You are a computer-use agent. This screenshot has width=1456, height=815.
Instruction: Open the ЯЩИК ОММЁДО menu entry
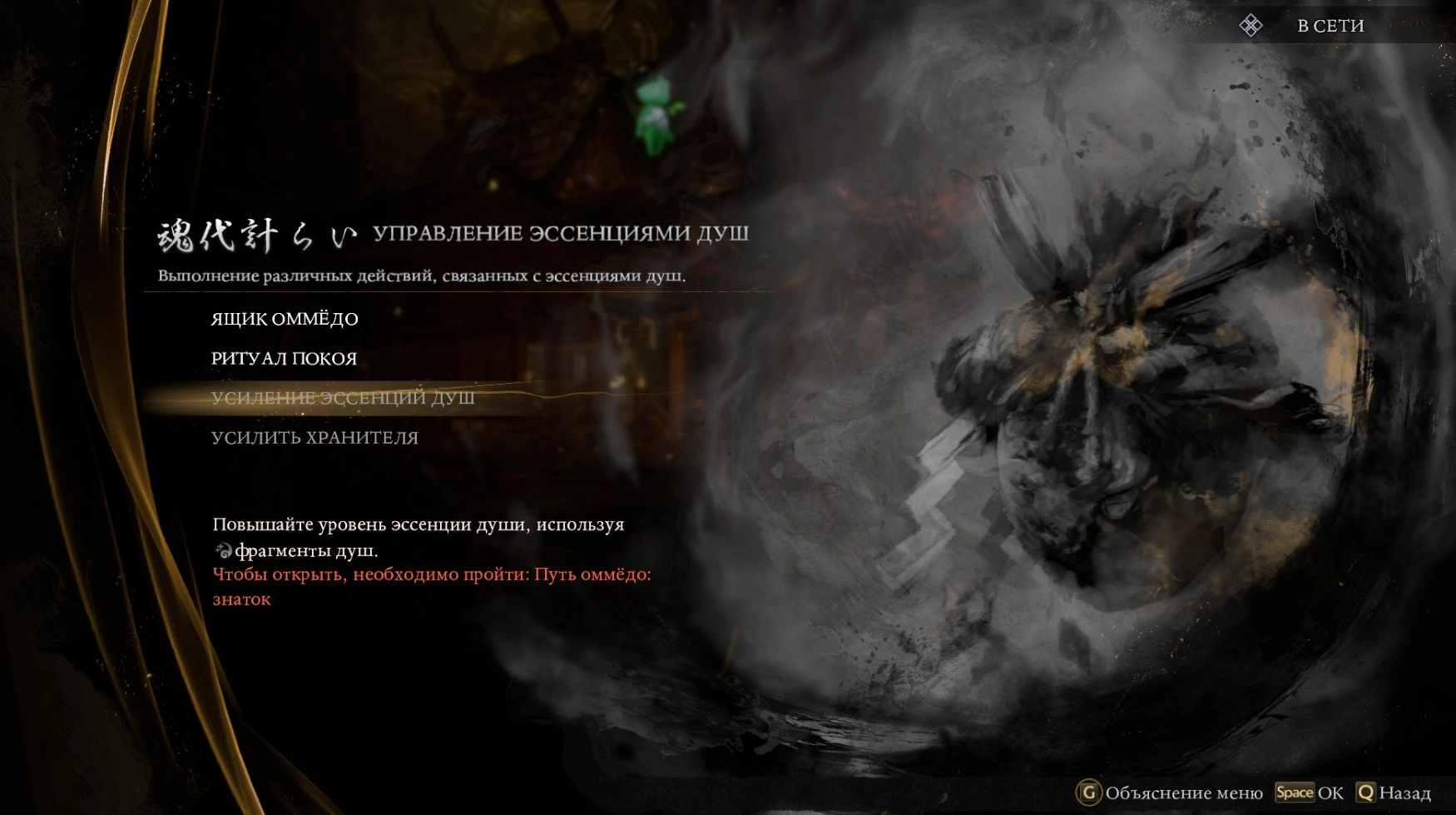point(285,319)
